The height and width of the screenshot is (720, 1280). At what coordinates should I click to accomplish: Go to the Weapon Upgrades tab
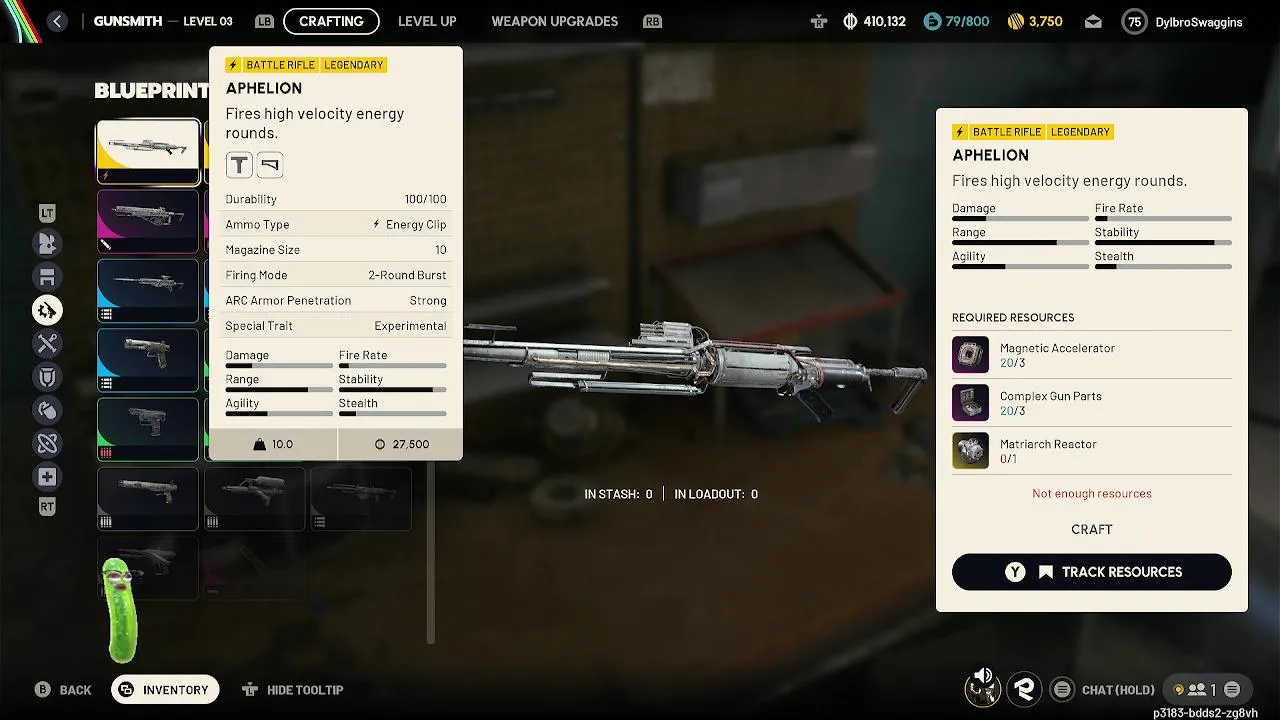[x=554, y=21]
